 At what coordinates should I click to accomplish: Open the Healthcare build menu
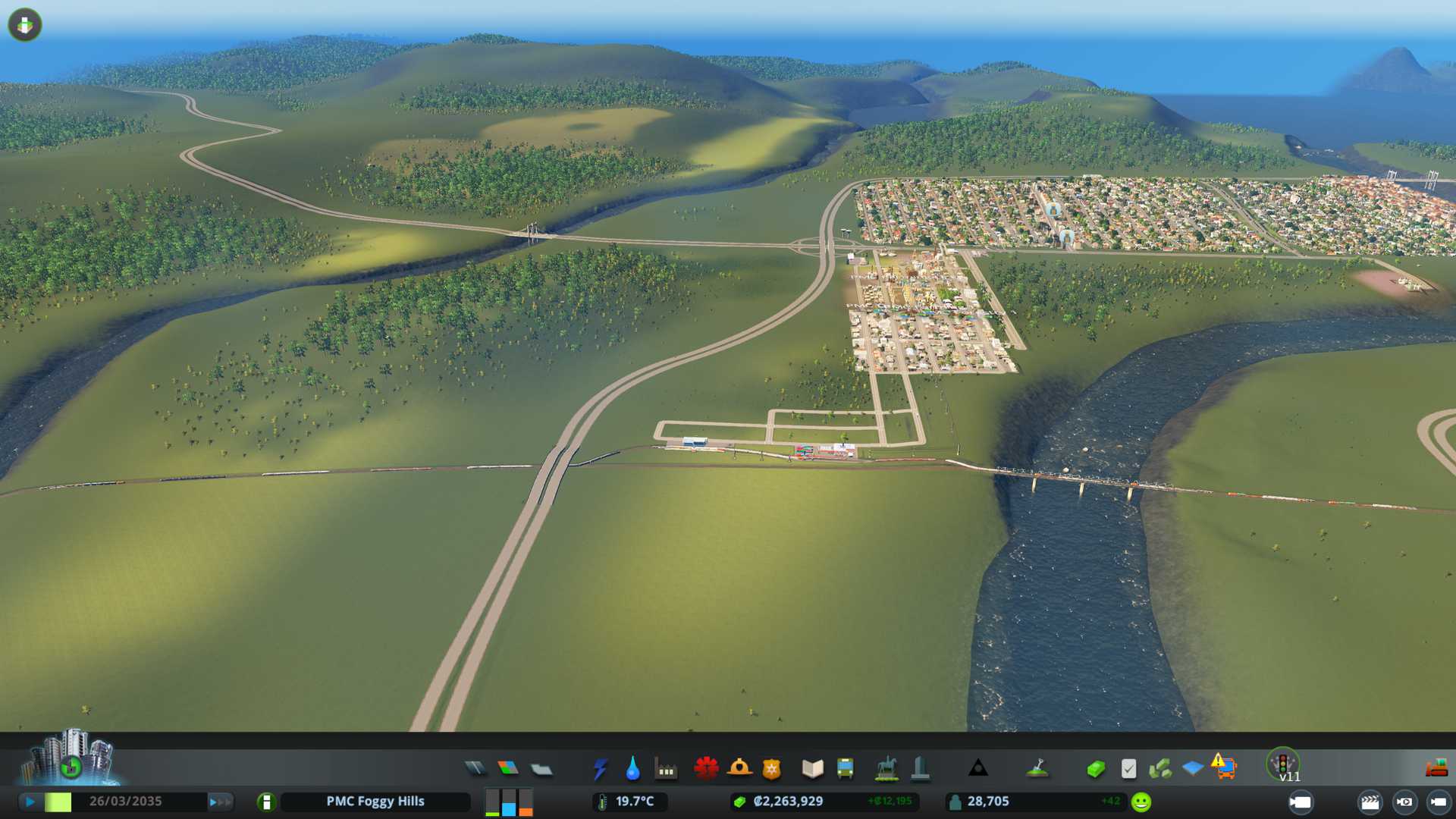[x=706, y=768]
